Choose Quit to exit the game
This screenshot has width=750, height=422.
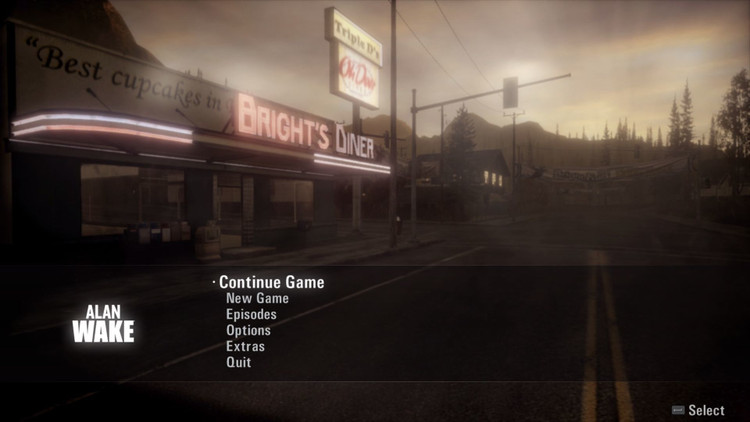point(238,362)
